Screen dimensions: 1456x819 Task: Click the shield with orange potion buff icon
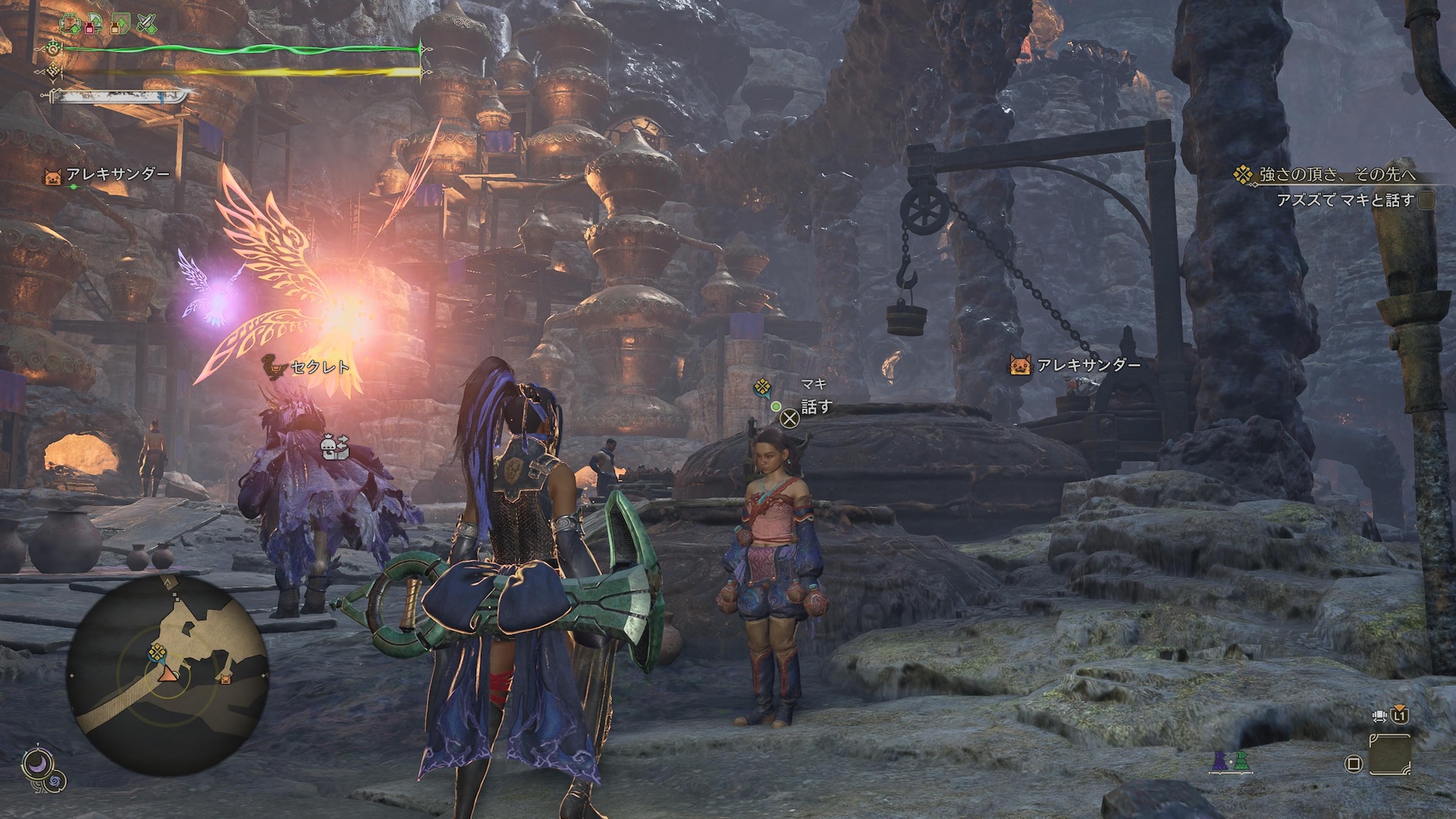point(119,24)
